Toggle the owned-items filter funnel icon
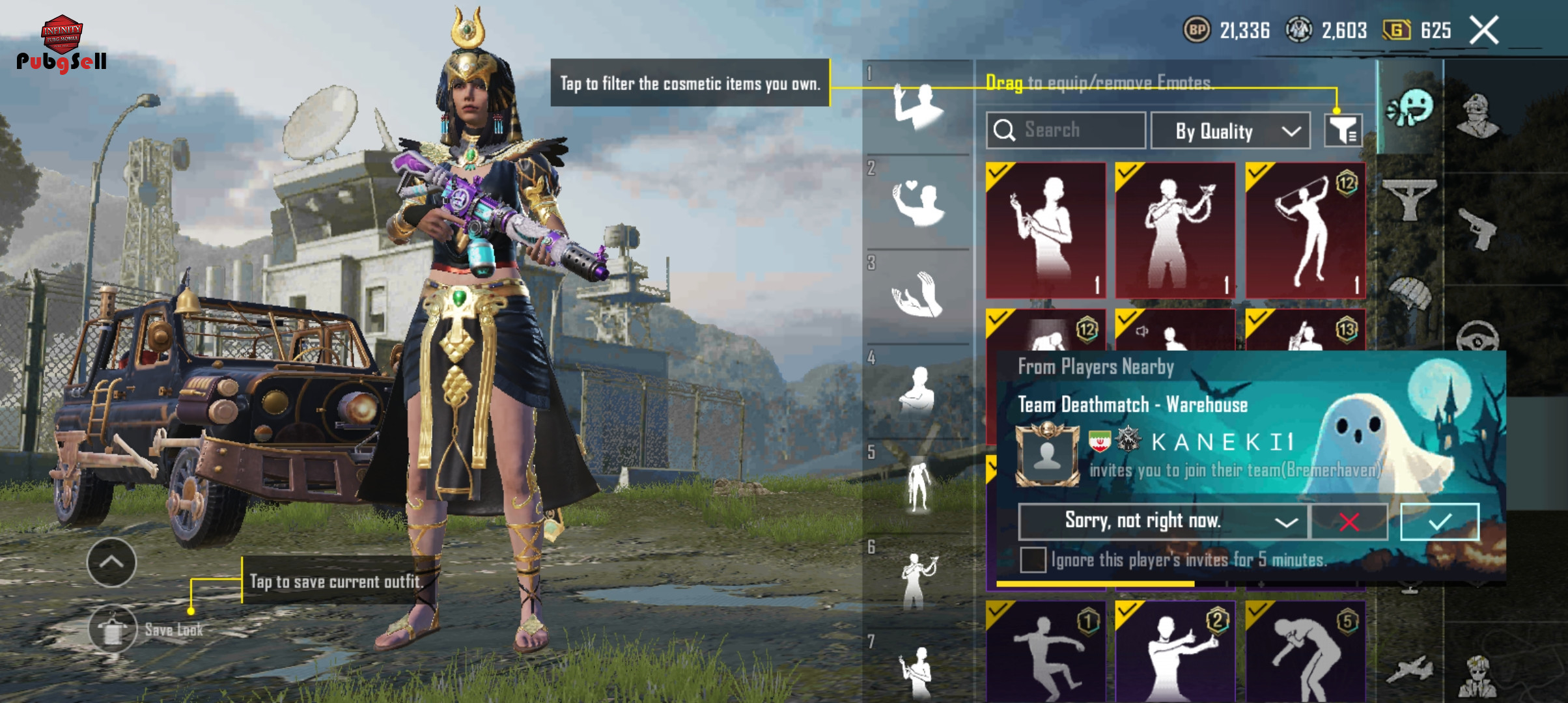Viewport: 1568px width, 703px height. click(x=1343, y=131)
